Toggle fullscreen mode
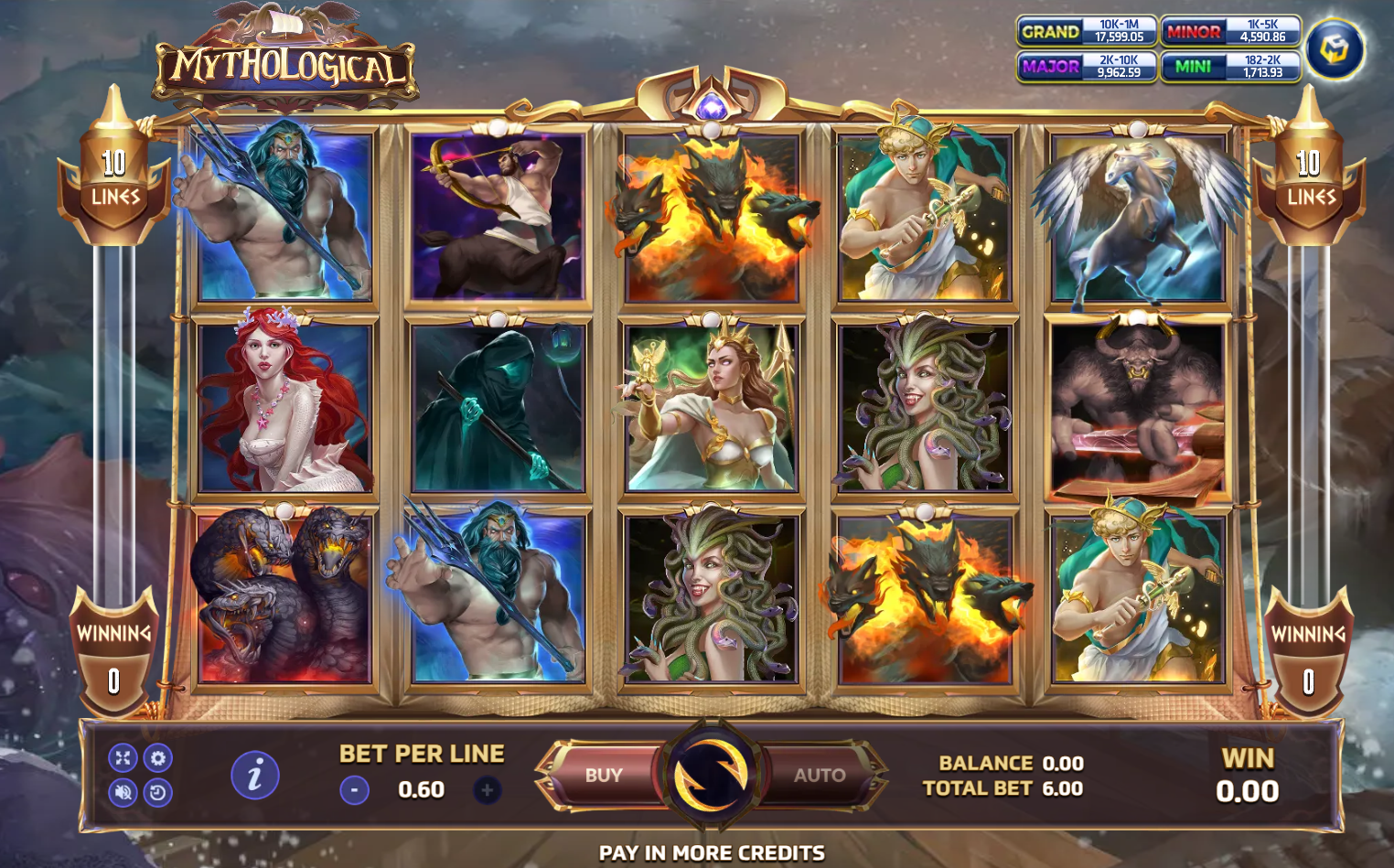1394x868 pixels. click(x=123, y=757)
